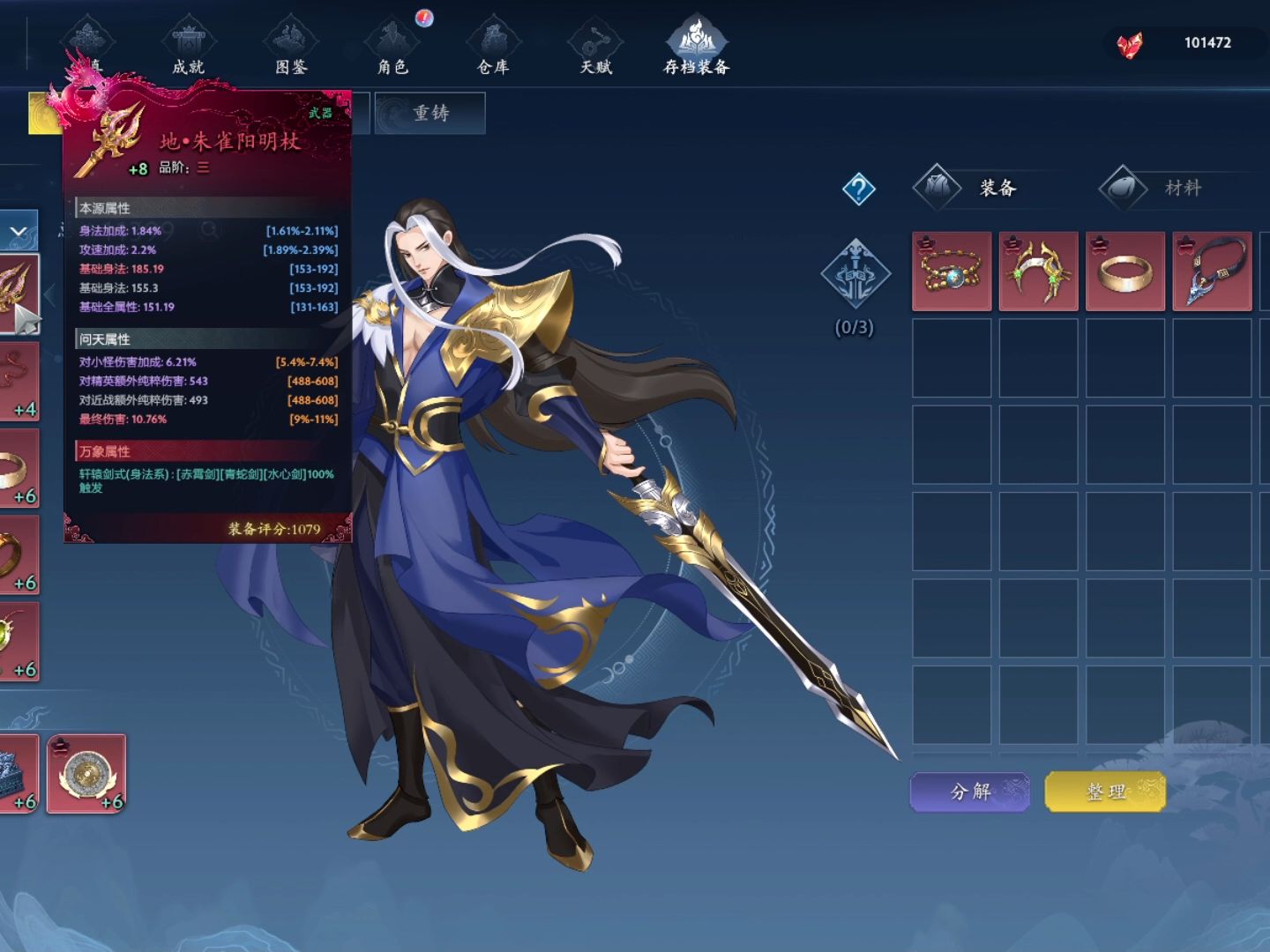Select the golden ring in the inventory grid

point(1124,271)
